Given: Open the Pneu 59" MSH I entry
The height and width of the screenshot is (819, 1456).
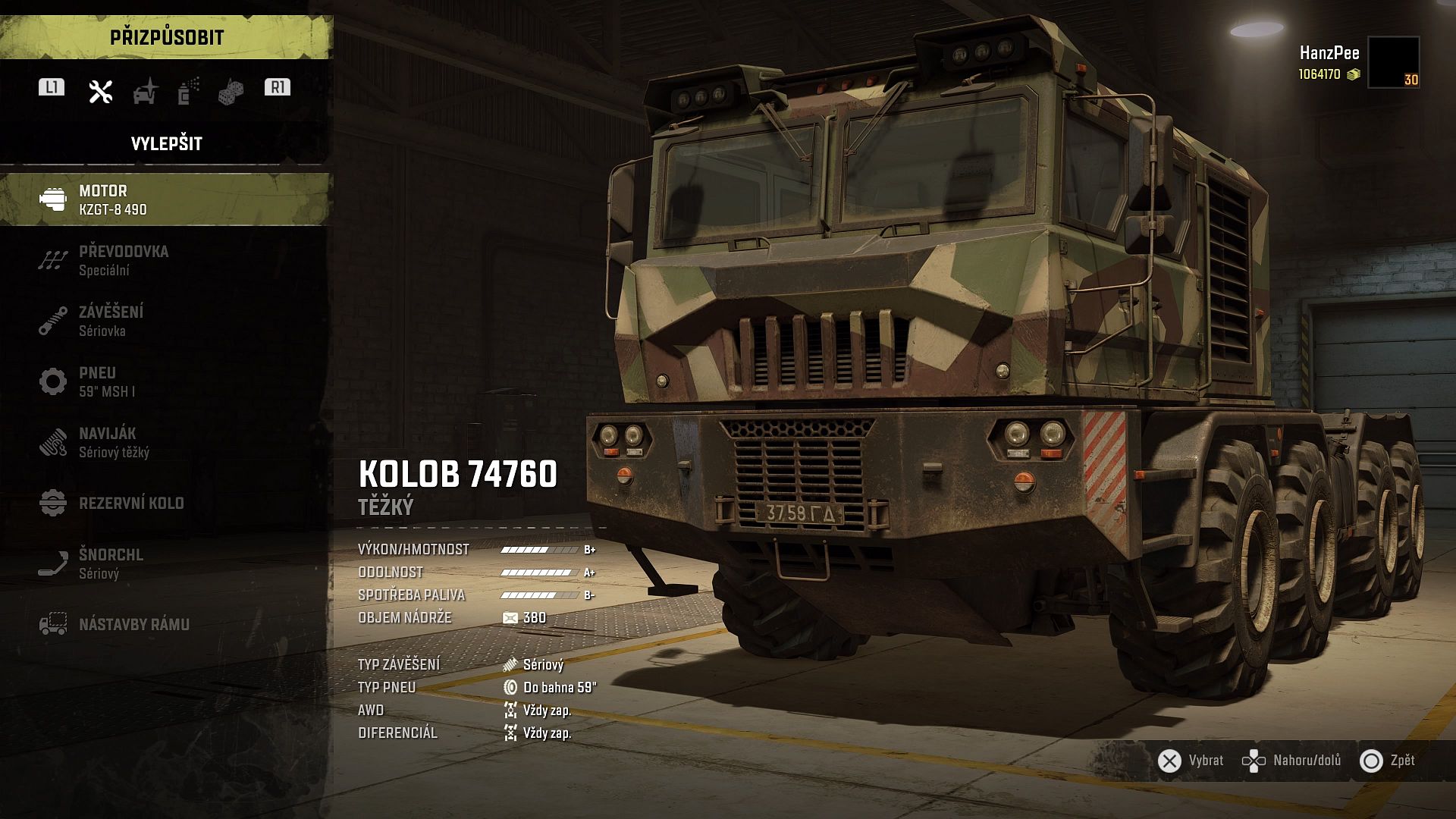Looking at the screenshot, I should click(x=165, y=381).
